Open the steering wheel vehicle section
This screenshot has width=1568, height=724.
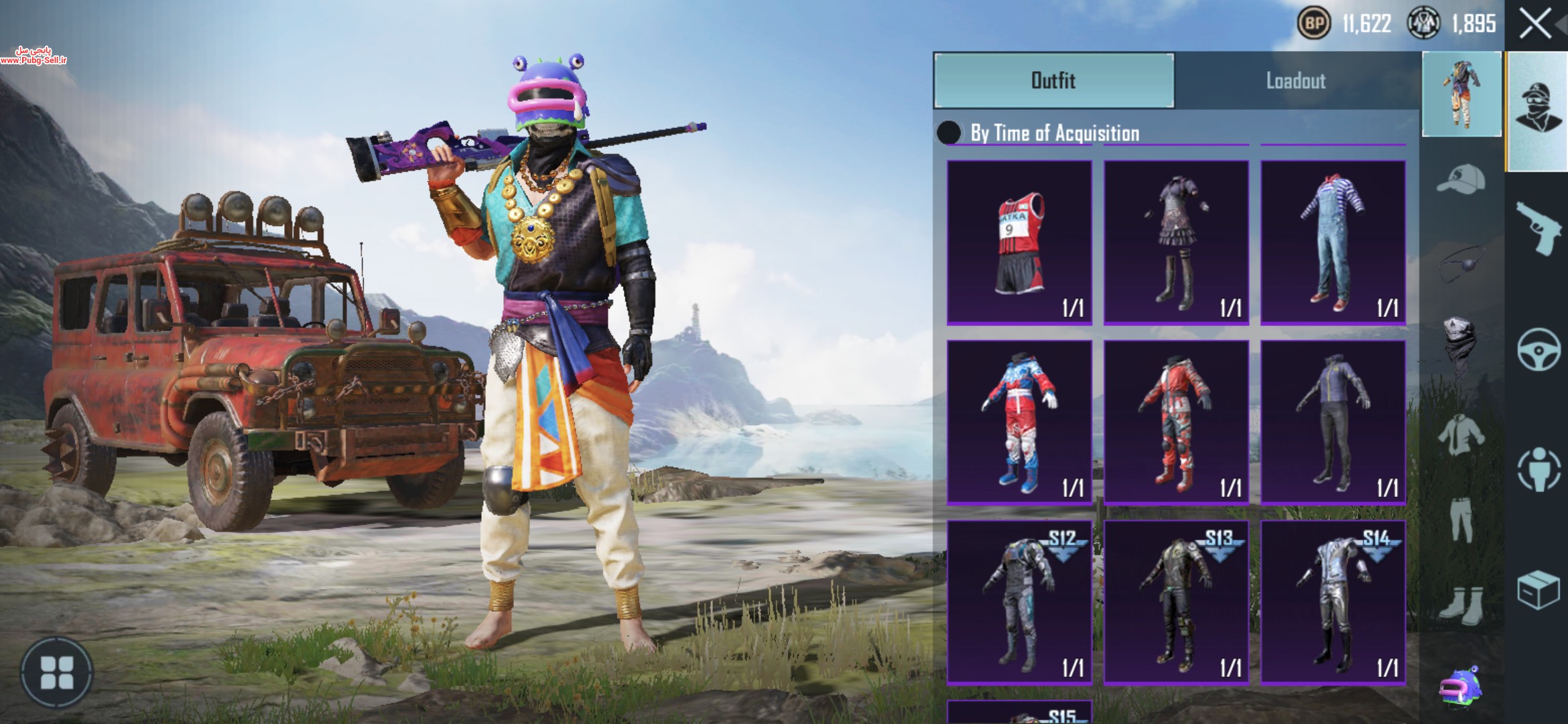[x=1538, y=349]
